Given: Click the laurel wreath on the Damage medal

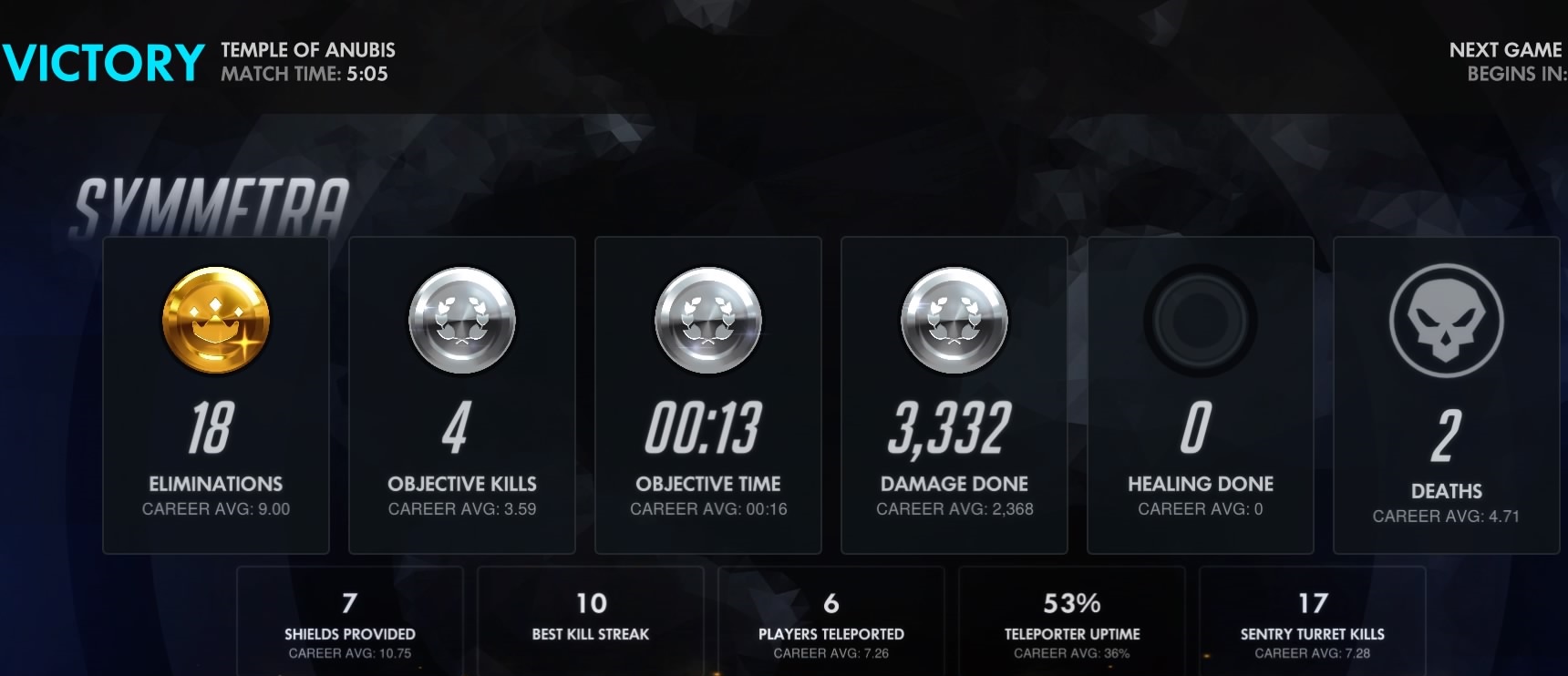Looking at the screenshot, I should [954, 317].
